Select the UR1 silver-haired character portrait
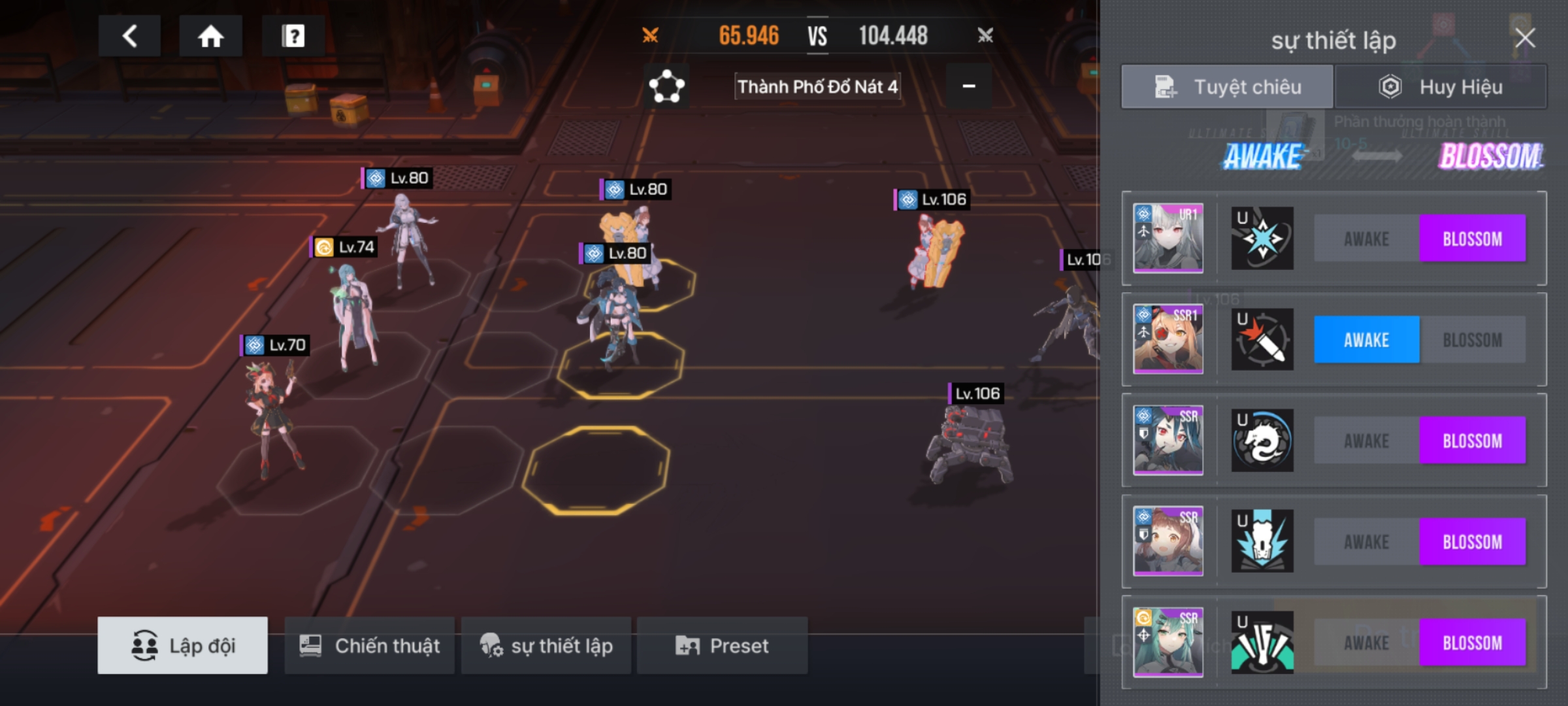Image resolution: width=1568 pixels, height=706 pixels. (1168, 238)
